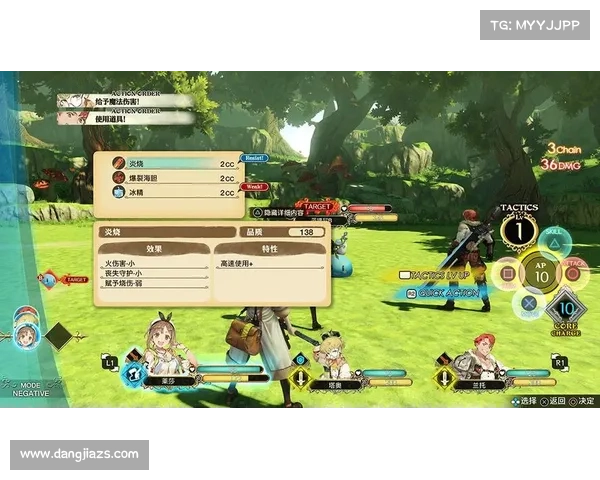The height and width of the screenshot is (480, 600).
Task: Choose the ATTACK command on the wheel
Action: coord(574,272)
